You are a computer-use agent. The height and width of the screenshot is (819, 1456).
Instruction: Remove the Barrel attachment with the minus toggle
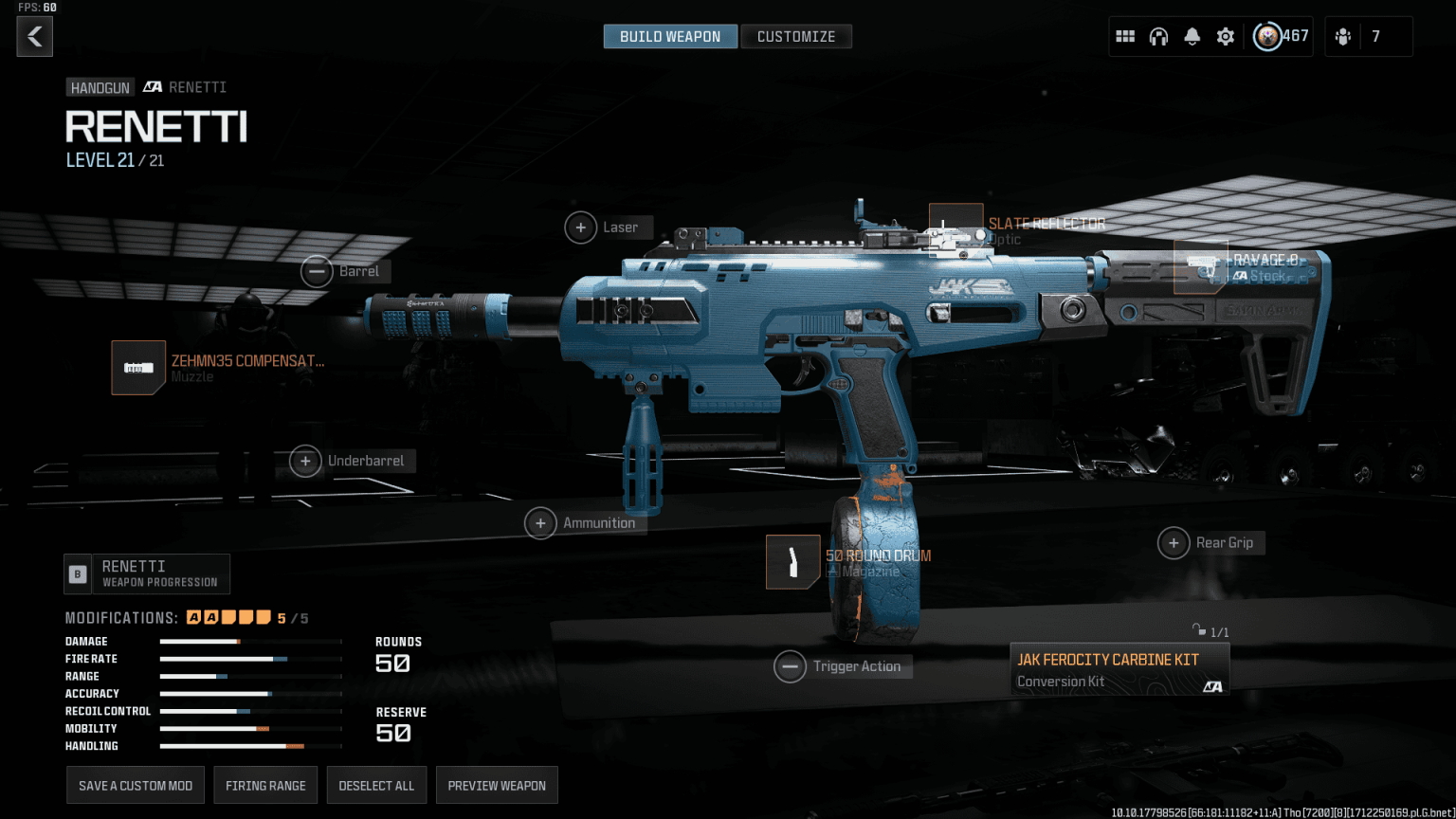tap(317, 271)
